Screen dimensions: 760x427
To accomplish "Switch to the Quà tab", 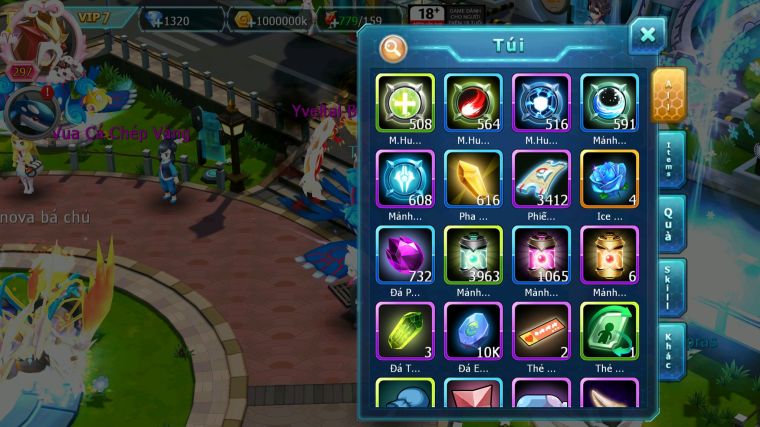I will (670, 222).
